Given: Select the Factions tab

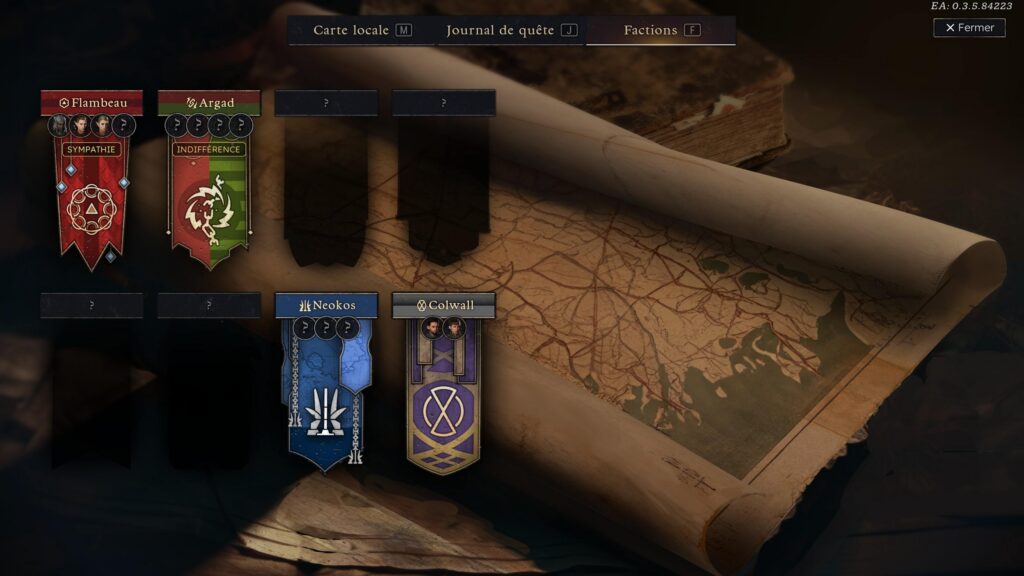Looking at the screenshot, I should [661, 30].
